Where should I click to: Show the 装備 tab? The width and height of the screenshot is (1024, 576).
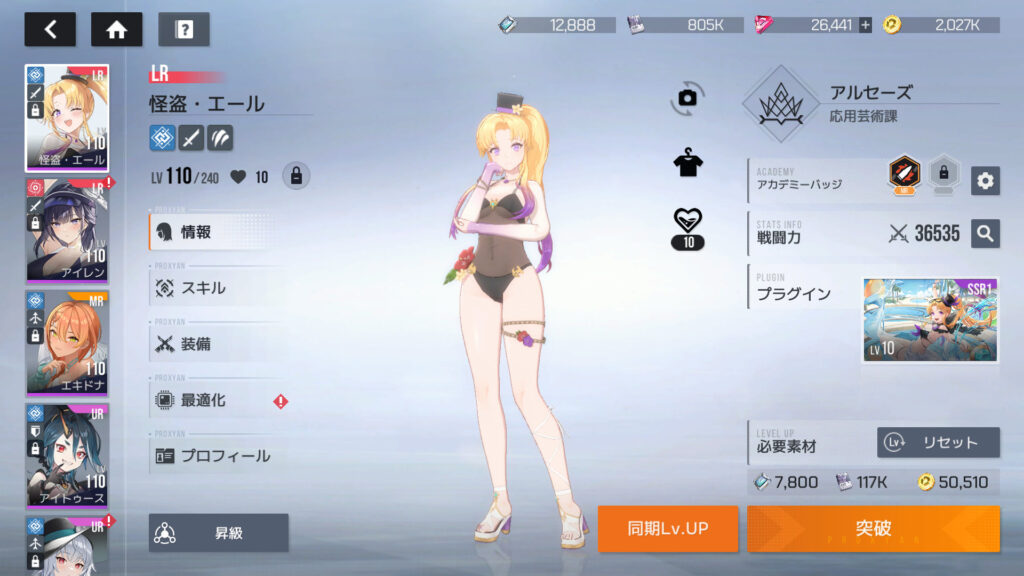click(215, 344)
